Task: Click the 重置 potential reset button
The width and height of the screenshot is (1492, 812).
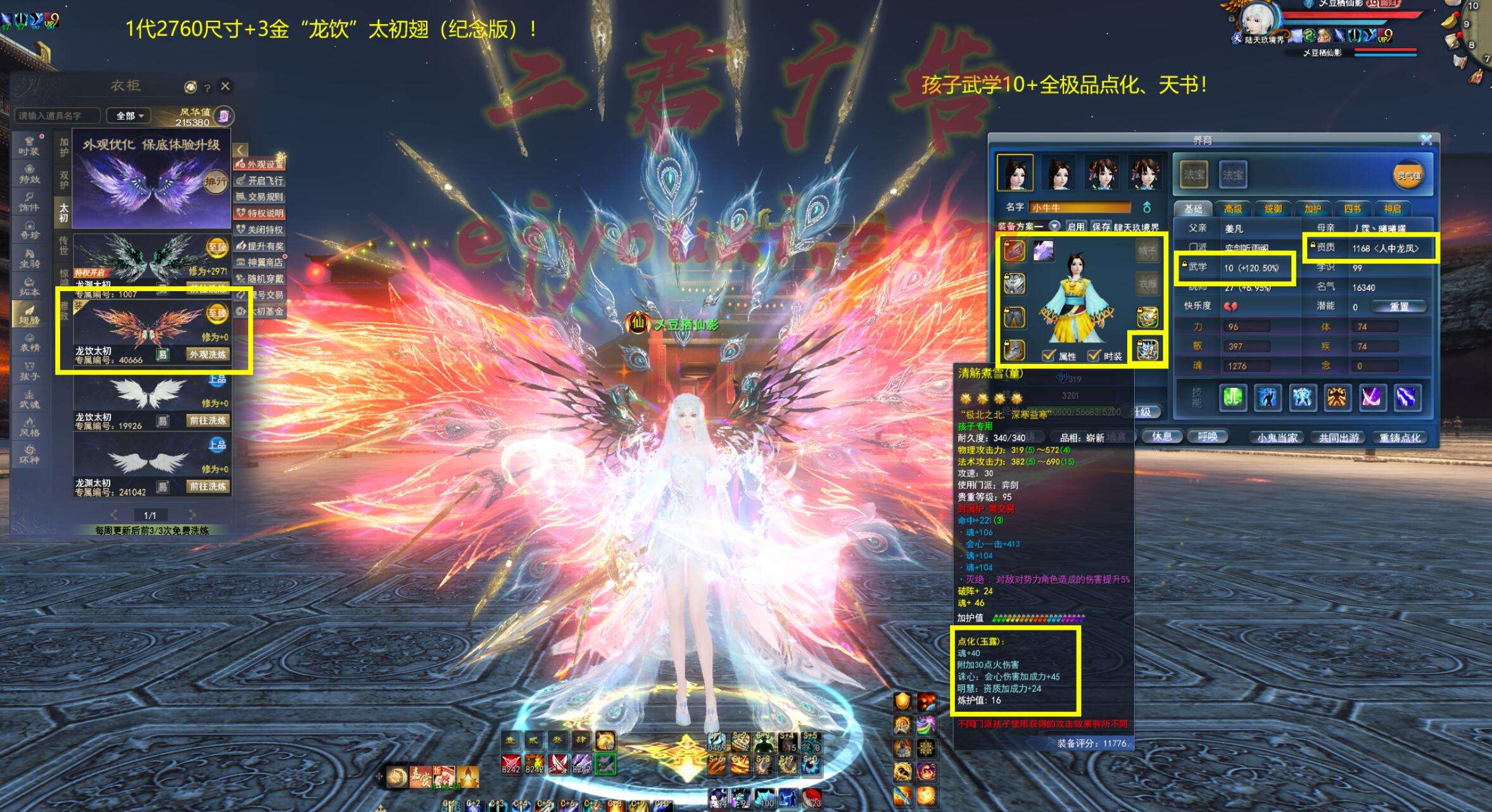Action: (x=1399, y=307)
